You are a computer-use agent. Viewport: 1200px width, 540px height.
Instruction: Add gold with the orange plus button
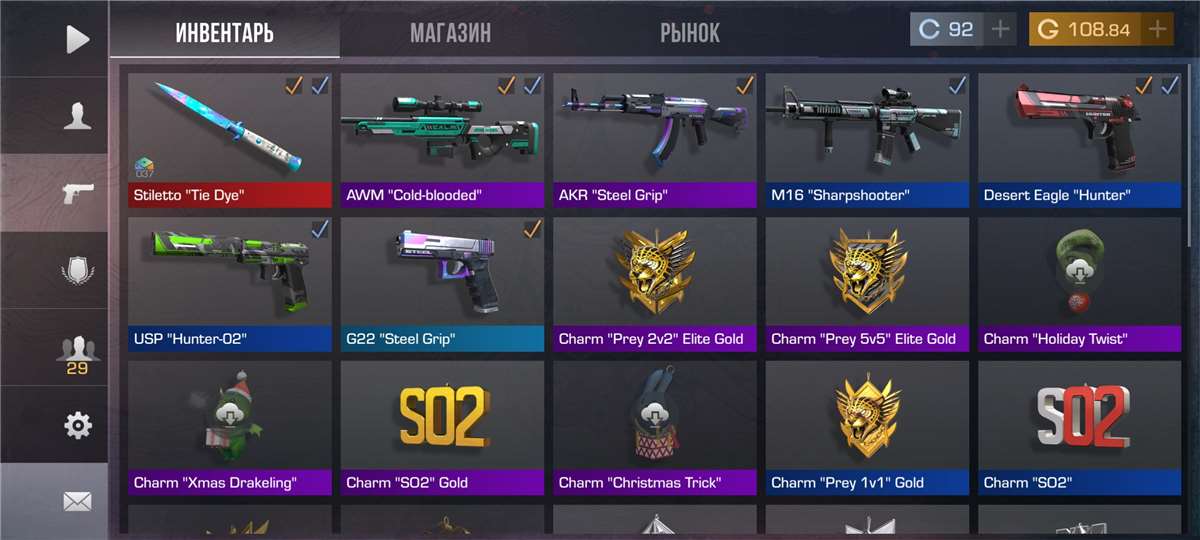click(x=1157, y=30)
